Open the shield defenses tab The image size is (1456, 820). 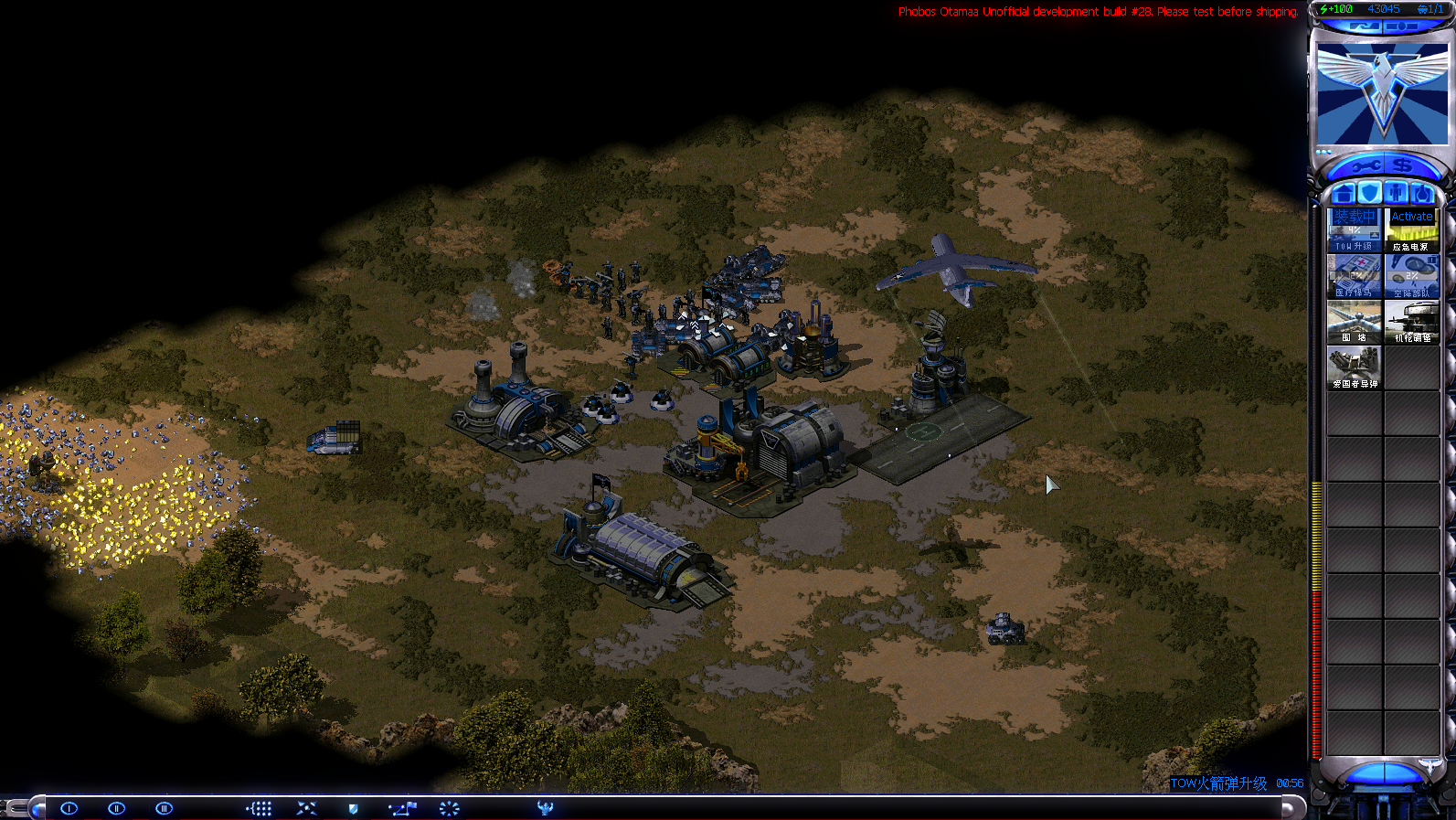pos(1369,194)
